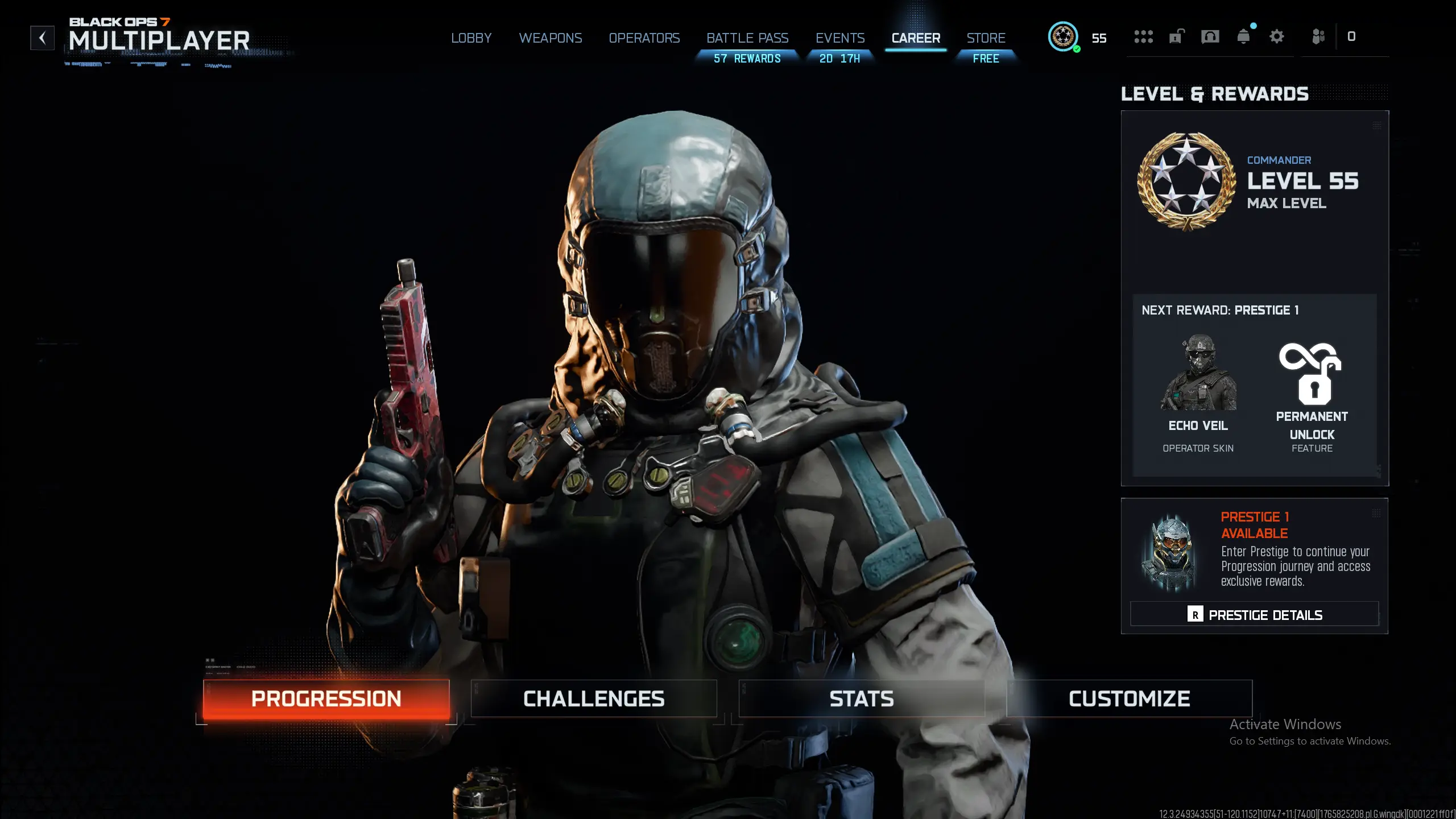Viewport: 1456px width, 819px height.
Task: Open the apps grid icon
Action: coord(1143,36)
